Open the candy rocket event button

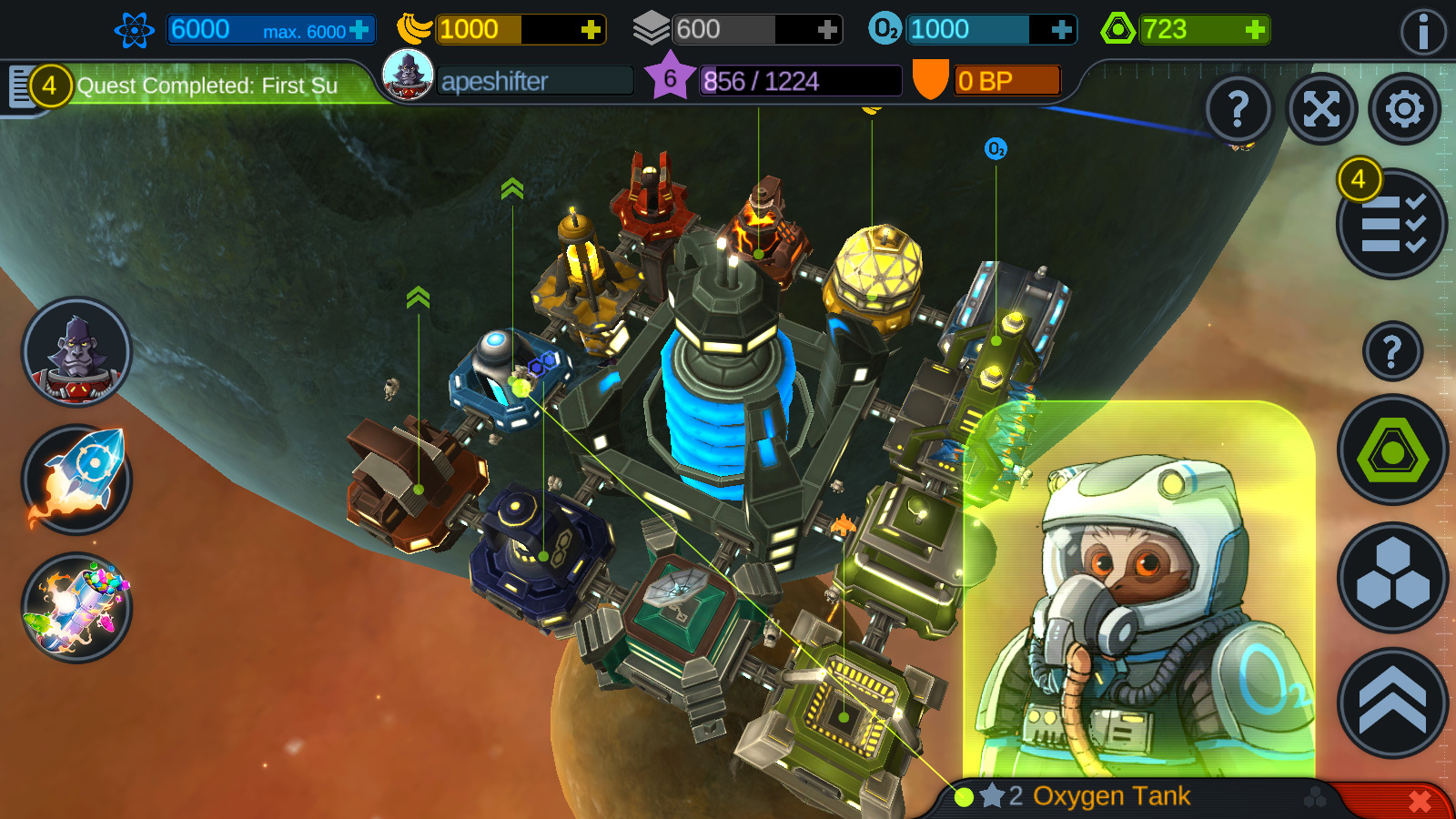[x=76, y=607]
